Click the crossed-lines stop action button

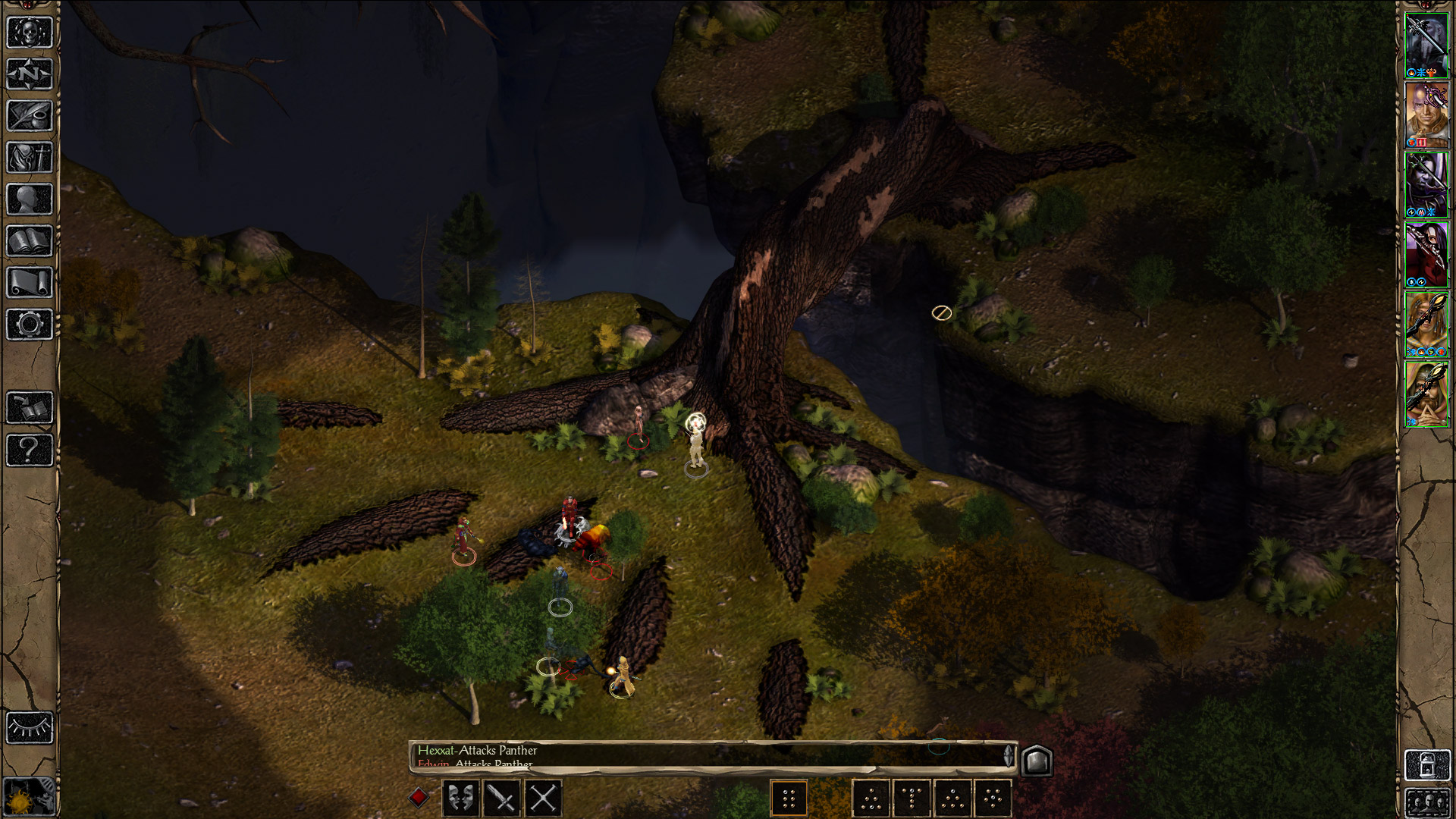point(543,798)
